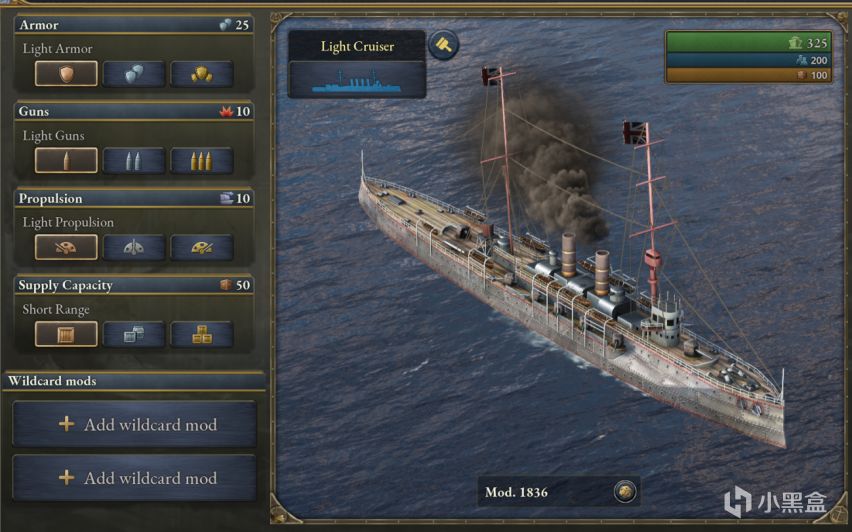Choose the two silver shields armor option
The height and width of the screenshot is (532, 852).
point(134,74)
